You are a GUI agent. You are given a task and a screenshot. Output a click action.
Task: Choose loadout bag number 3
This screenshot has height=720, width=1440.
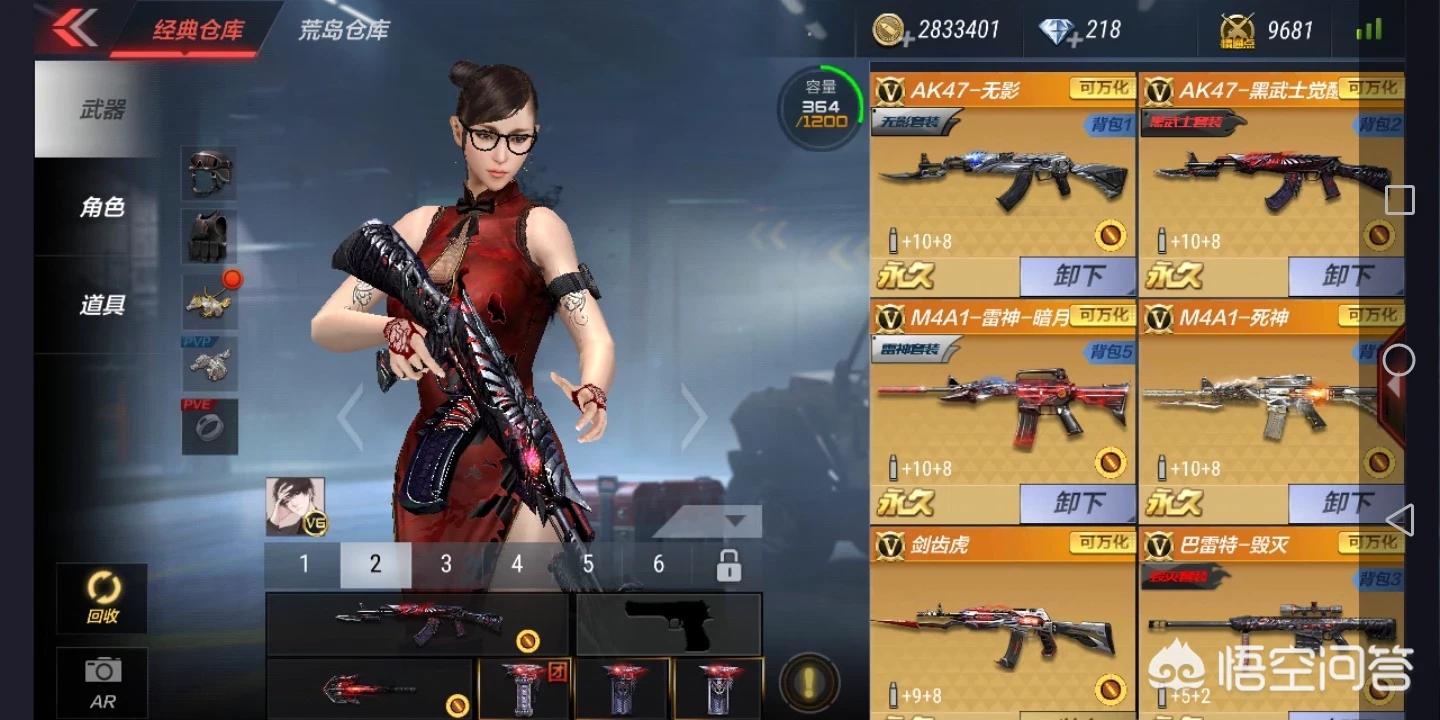446,565
